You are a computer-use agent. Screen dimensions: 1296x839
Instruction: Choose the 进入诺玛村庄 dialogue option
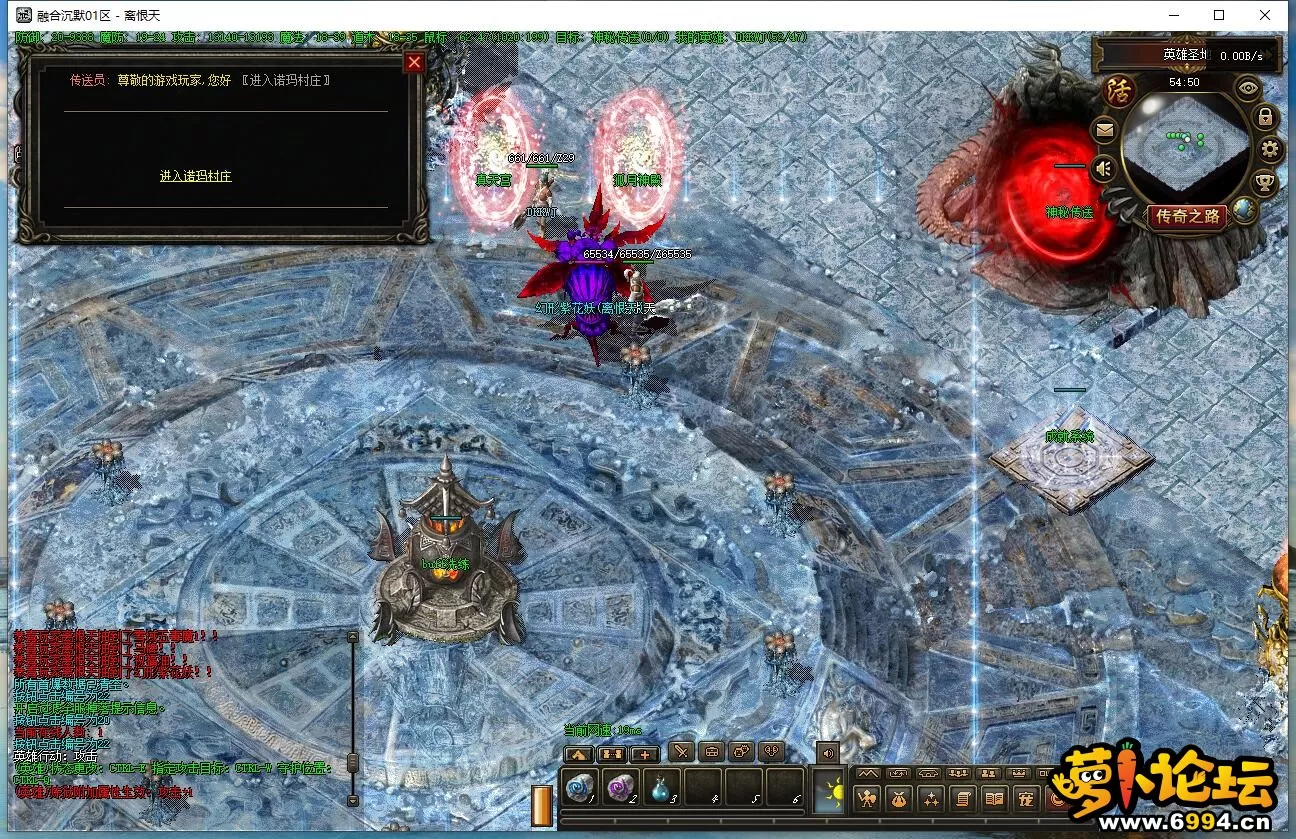196,176
